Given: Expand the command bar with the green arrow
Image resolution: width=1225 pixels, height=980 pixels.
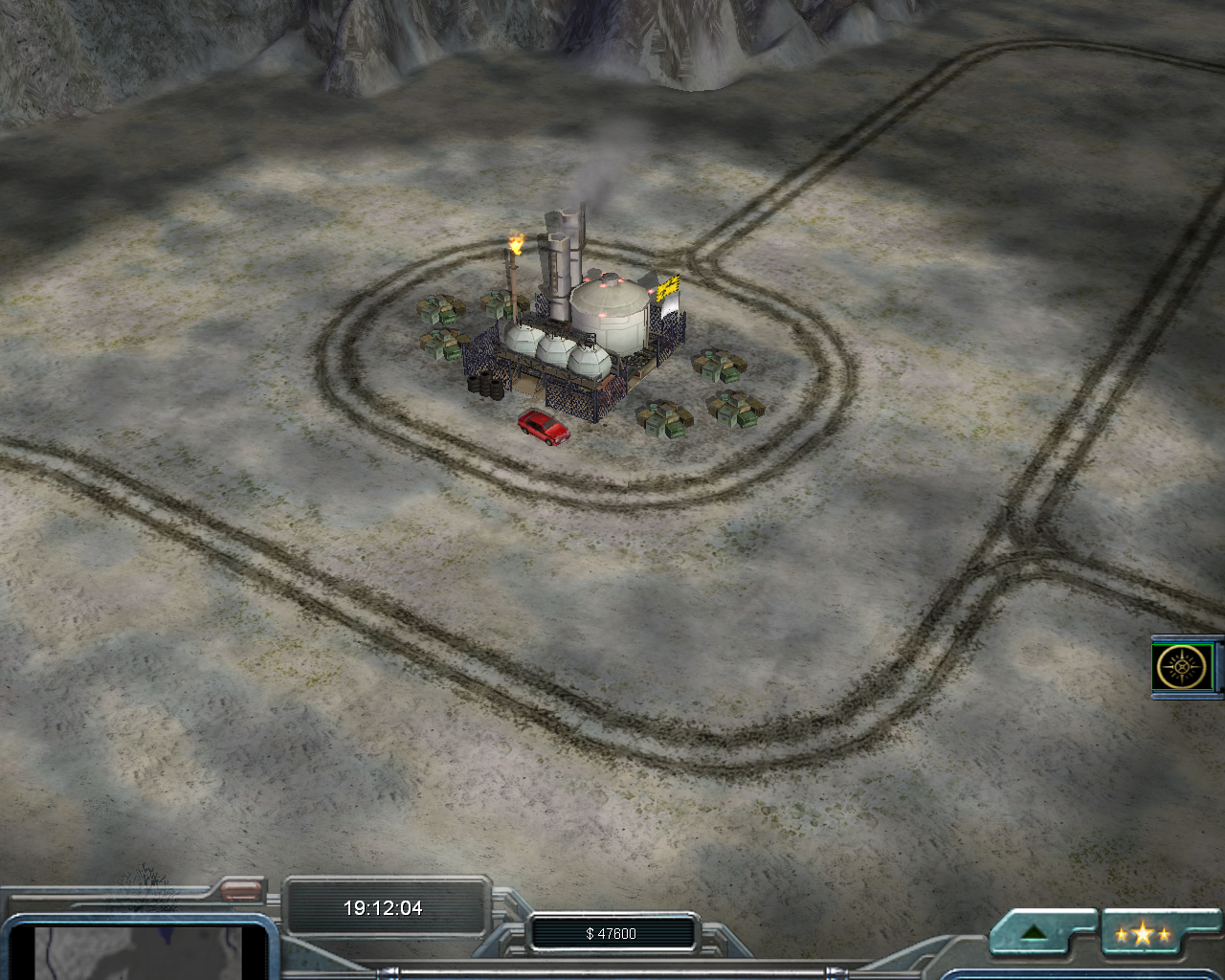Looking at the screenshot, I should tap(1035, 933).
